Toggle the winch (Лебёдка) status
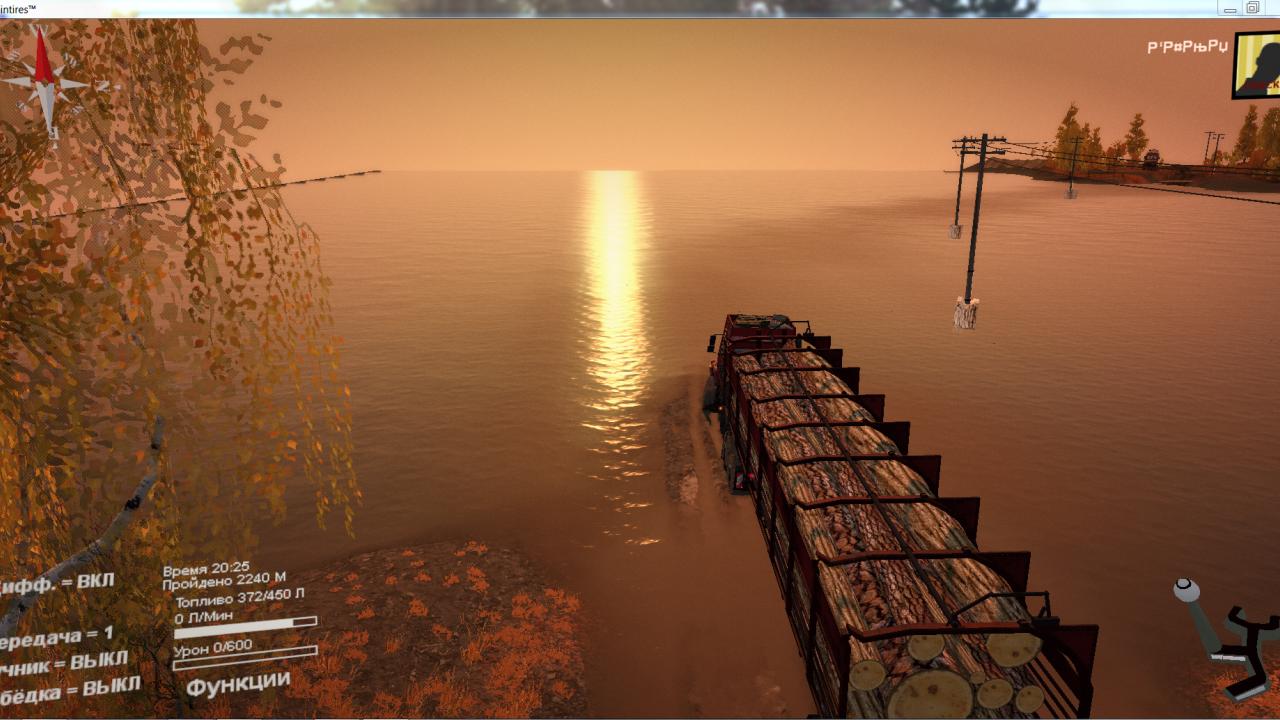This screenshot has width=1280, height=720. [x=68, y=690]
